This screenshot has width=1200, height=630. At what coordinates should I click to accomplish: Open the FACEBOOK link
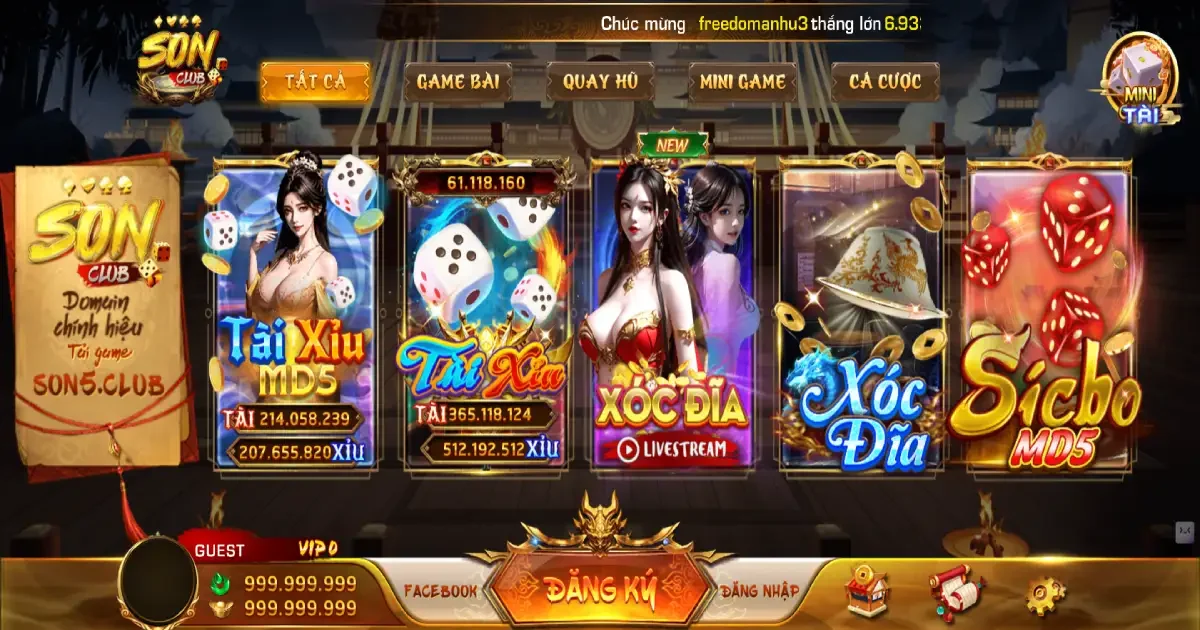click(440, 591)
